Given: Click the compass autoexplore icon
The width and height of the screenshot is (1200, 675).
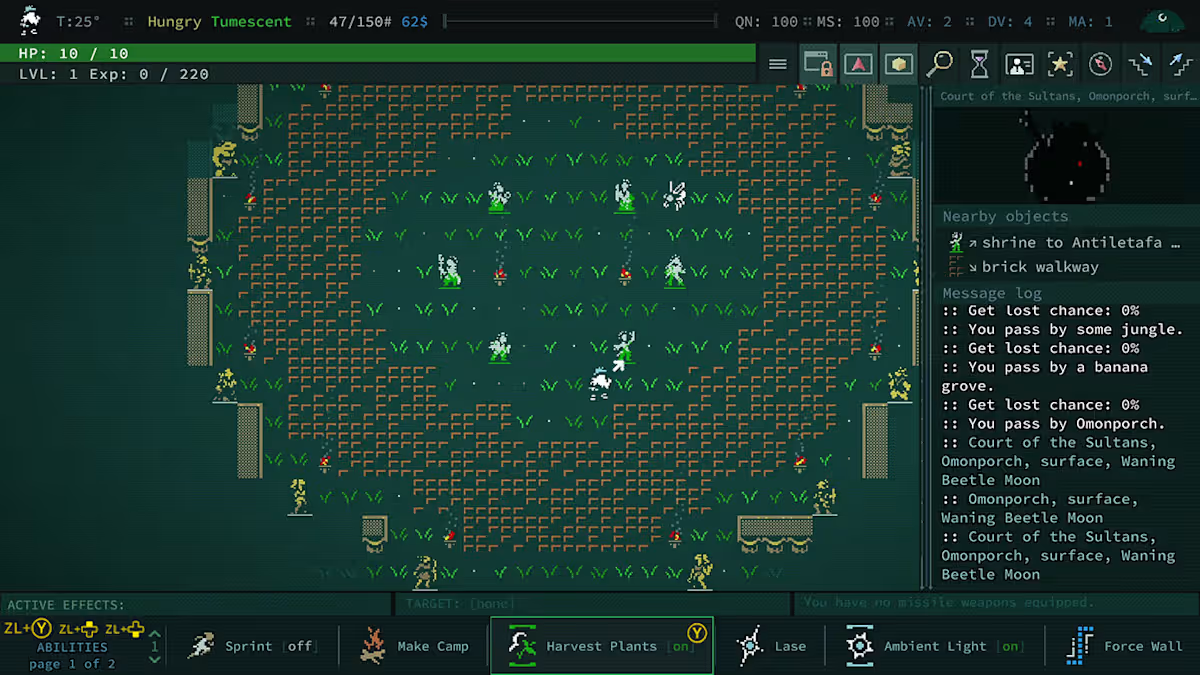Looking at the screenshot, I should (x=1100, y=65).
